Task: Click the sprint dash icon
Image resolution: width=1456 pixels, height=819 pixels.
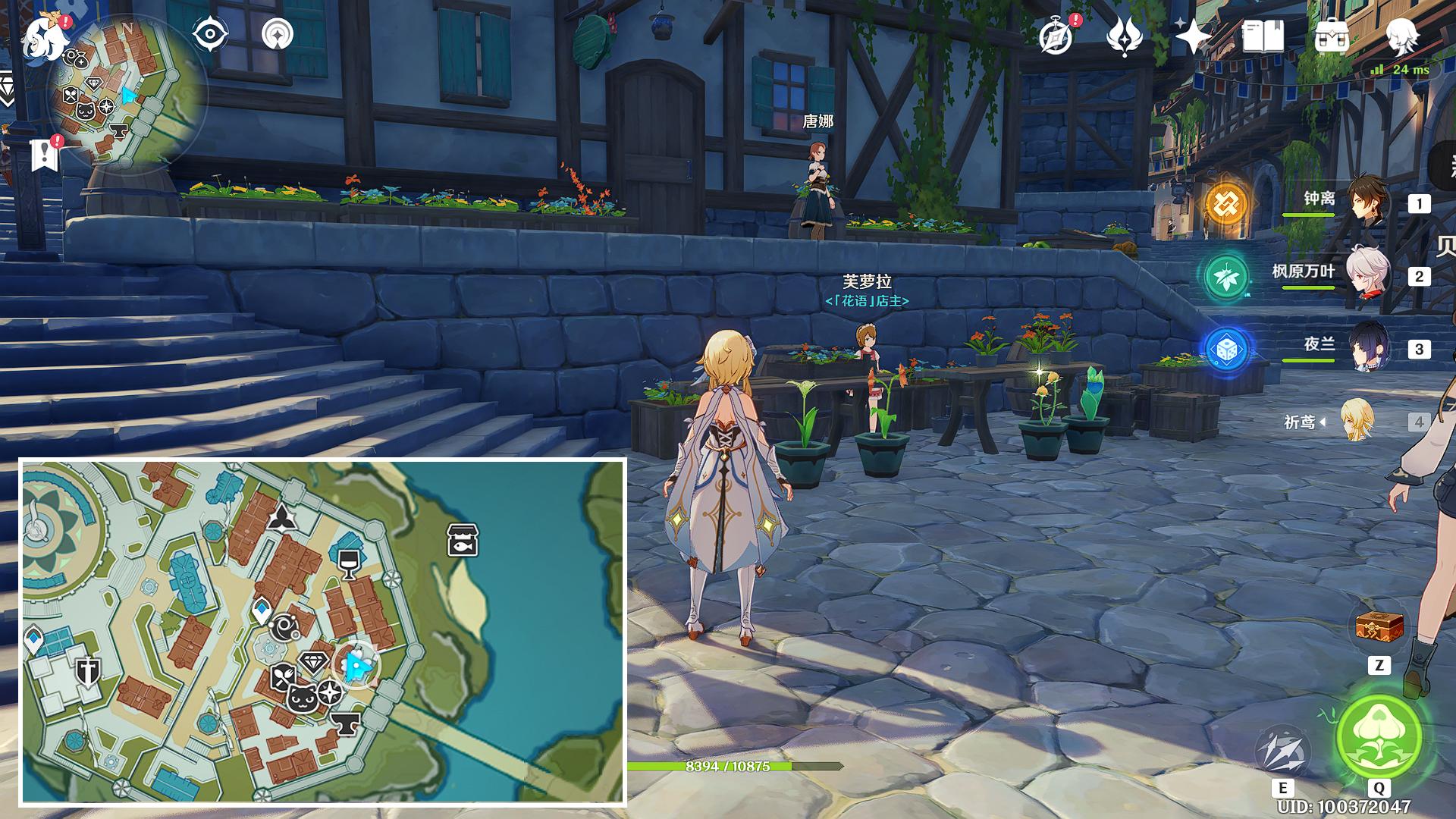Action: click(x=1283, y=753)
